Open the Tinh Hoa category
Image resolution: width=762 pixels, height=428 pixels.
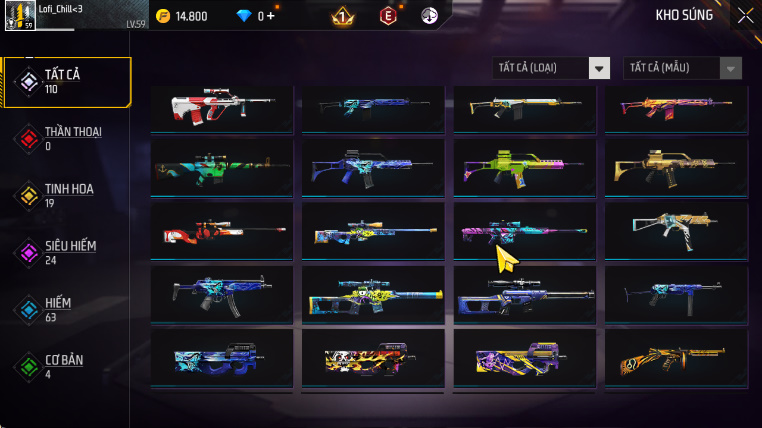pyautogui.click(x=67, y=195)
